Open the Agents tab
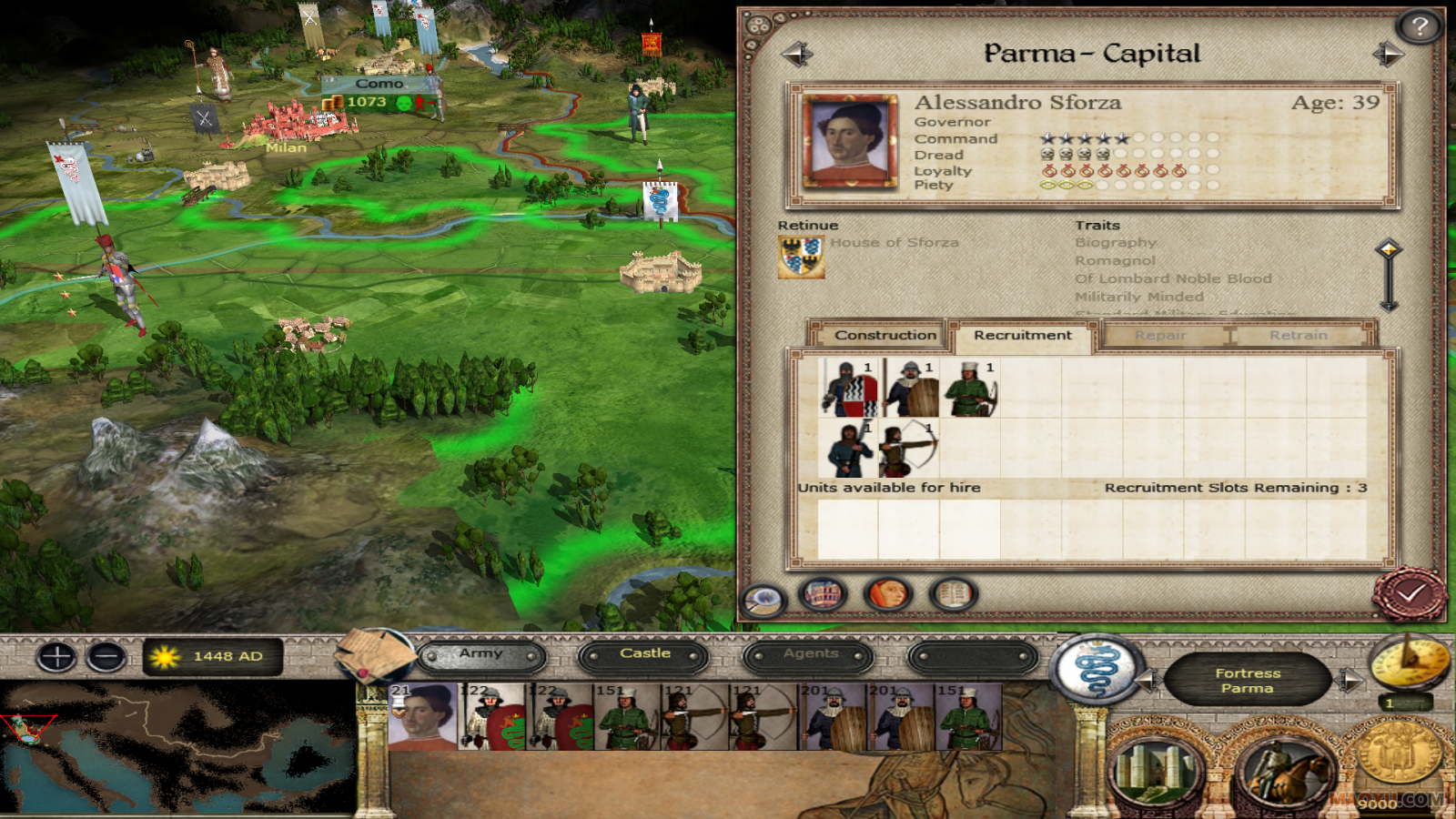This screenshot has width=1456, height=819. 809,654
